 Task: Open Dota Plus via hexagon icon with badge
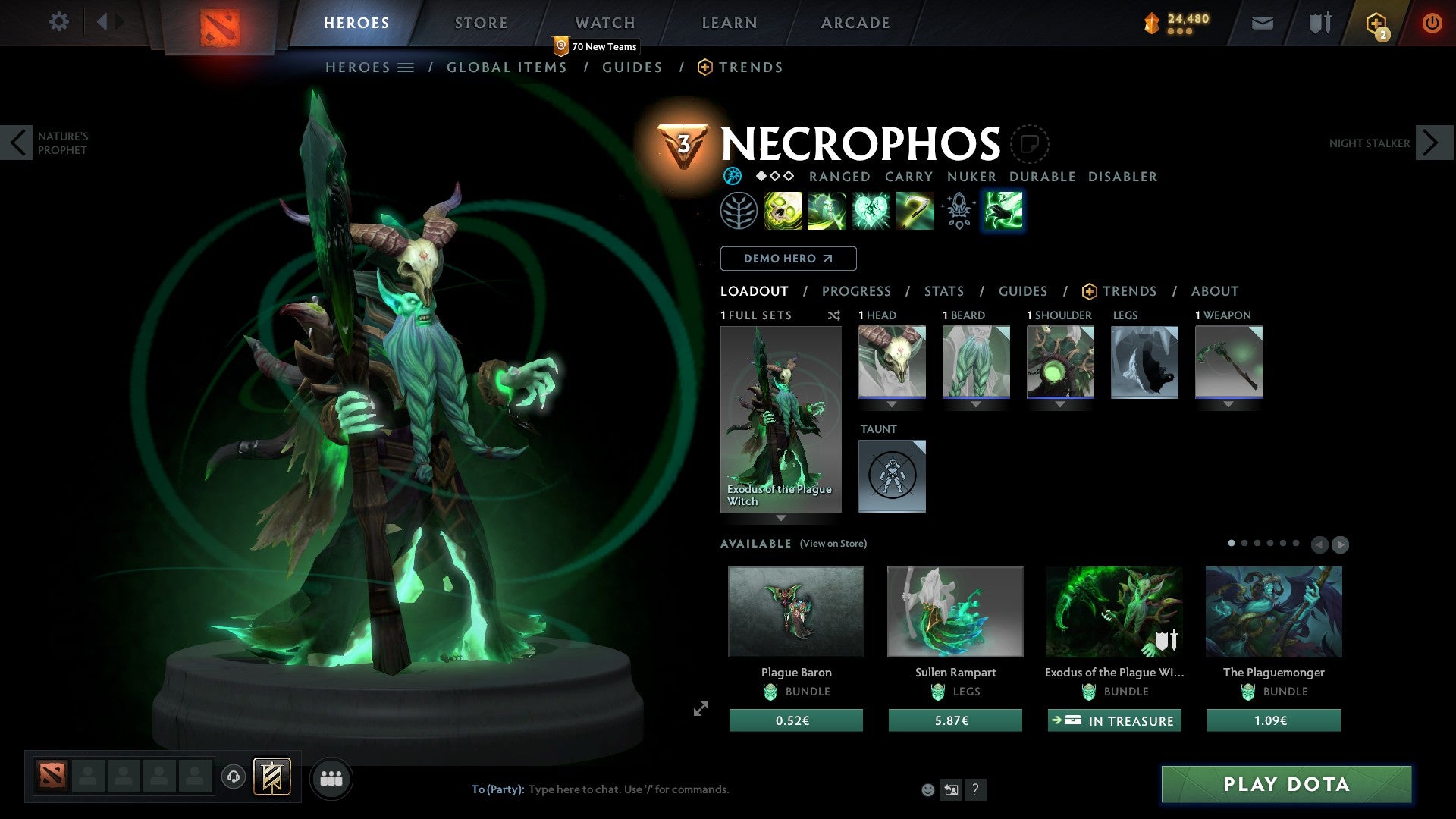[1376, 23]
